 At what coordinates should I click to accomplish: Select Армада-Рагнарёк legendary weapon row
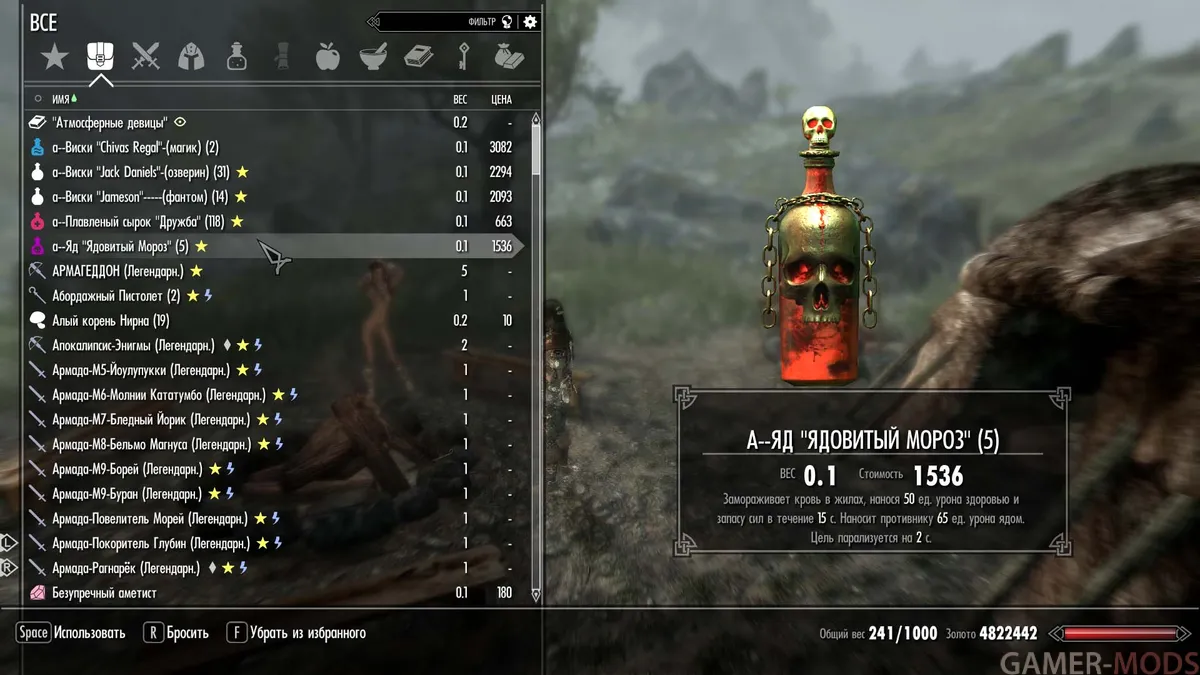pyautogui.click(x=126, y=568)
